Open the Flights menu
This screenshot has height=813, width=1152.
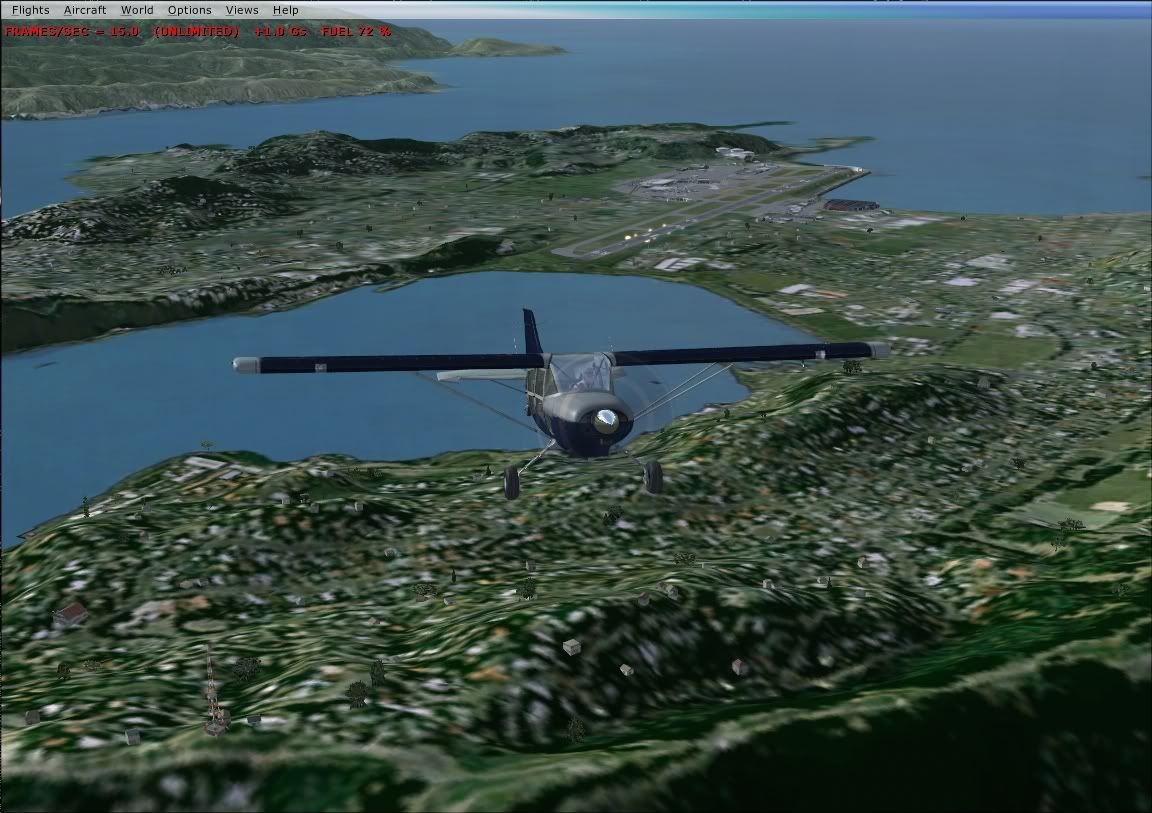(30, 10)
